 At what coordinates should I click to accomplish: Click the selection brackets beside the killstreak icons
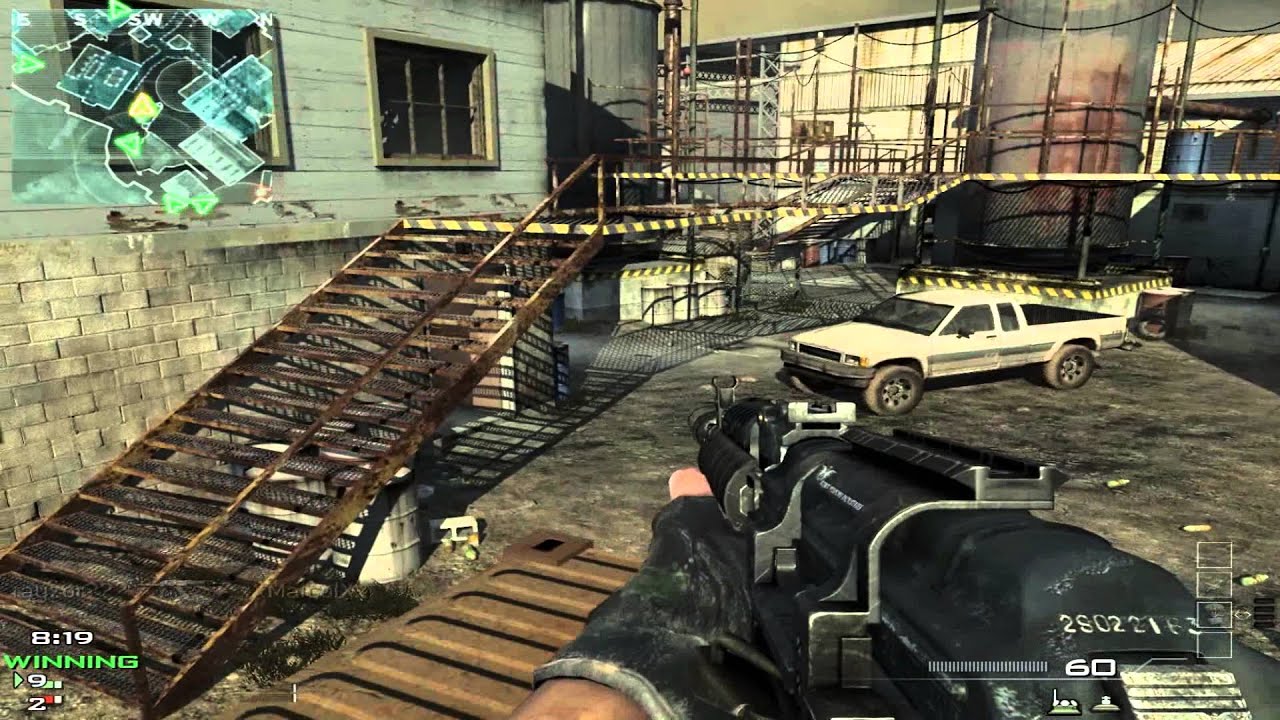tap(1242, 614)
